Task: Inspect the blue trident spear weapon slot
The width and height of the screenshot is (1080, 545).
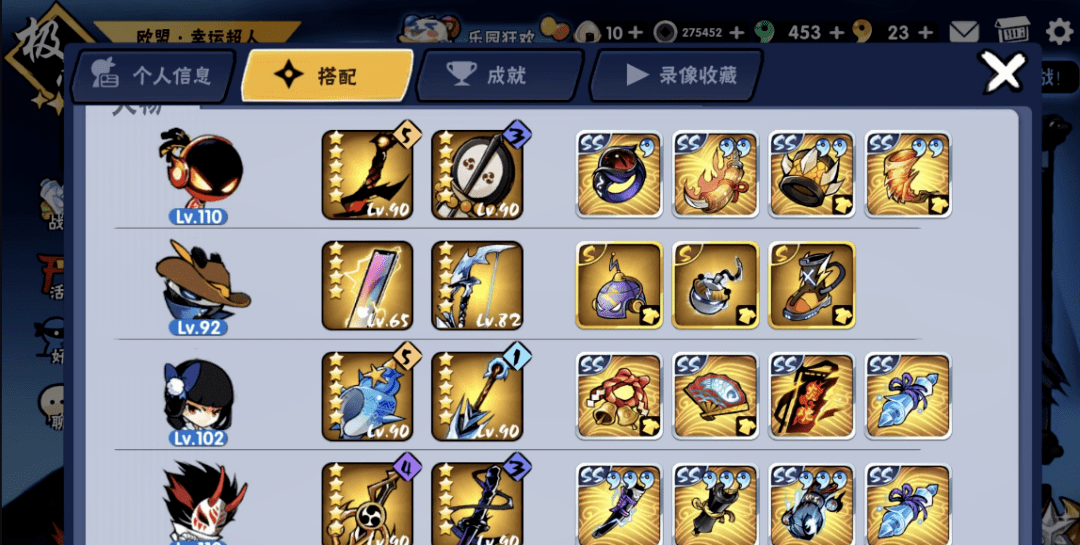Action: pos(478,396)
